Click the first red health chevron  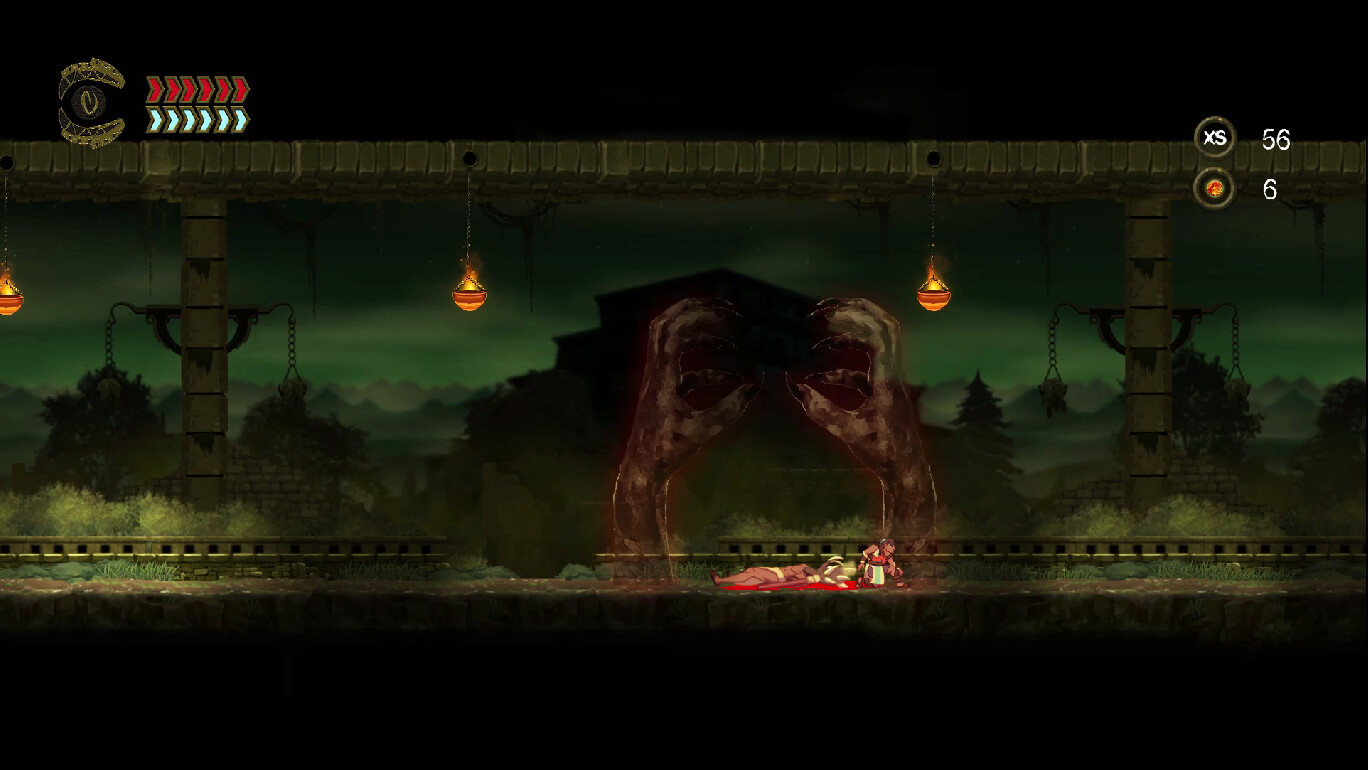(153, 89)
